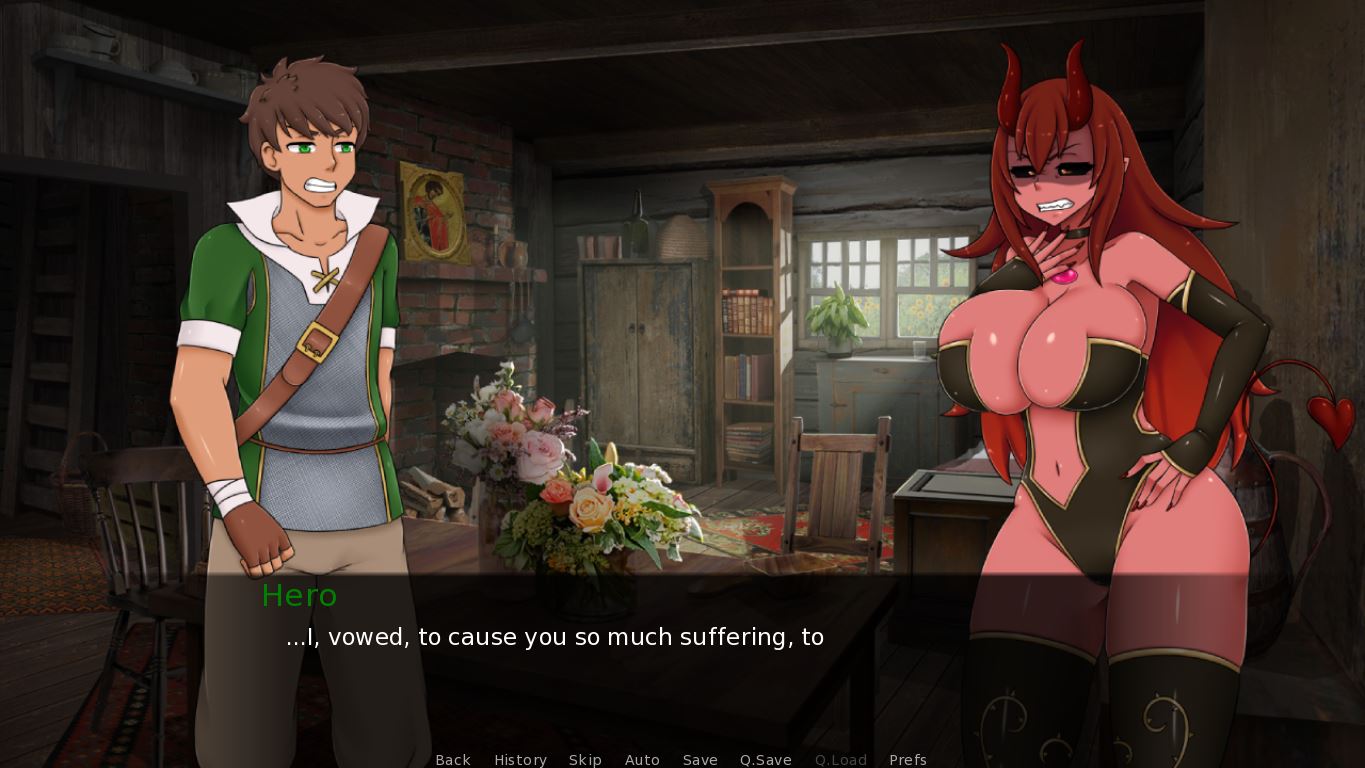Viewport: 1365px width, 768px height.
Task: Open the Save game screen
Action: 700,760
